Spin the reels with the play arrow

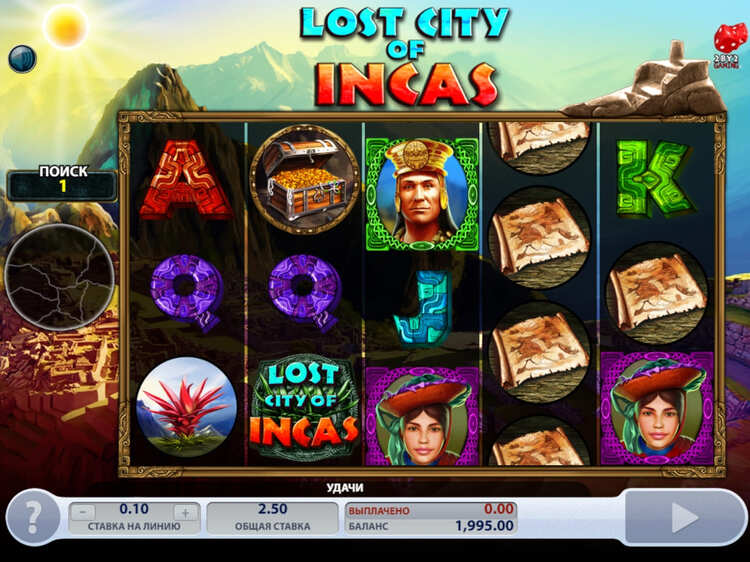(684, 517)
